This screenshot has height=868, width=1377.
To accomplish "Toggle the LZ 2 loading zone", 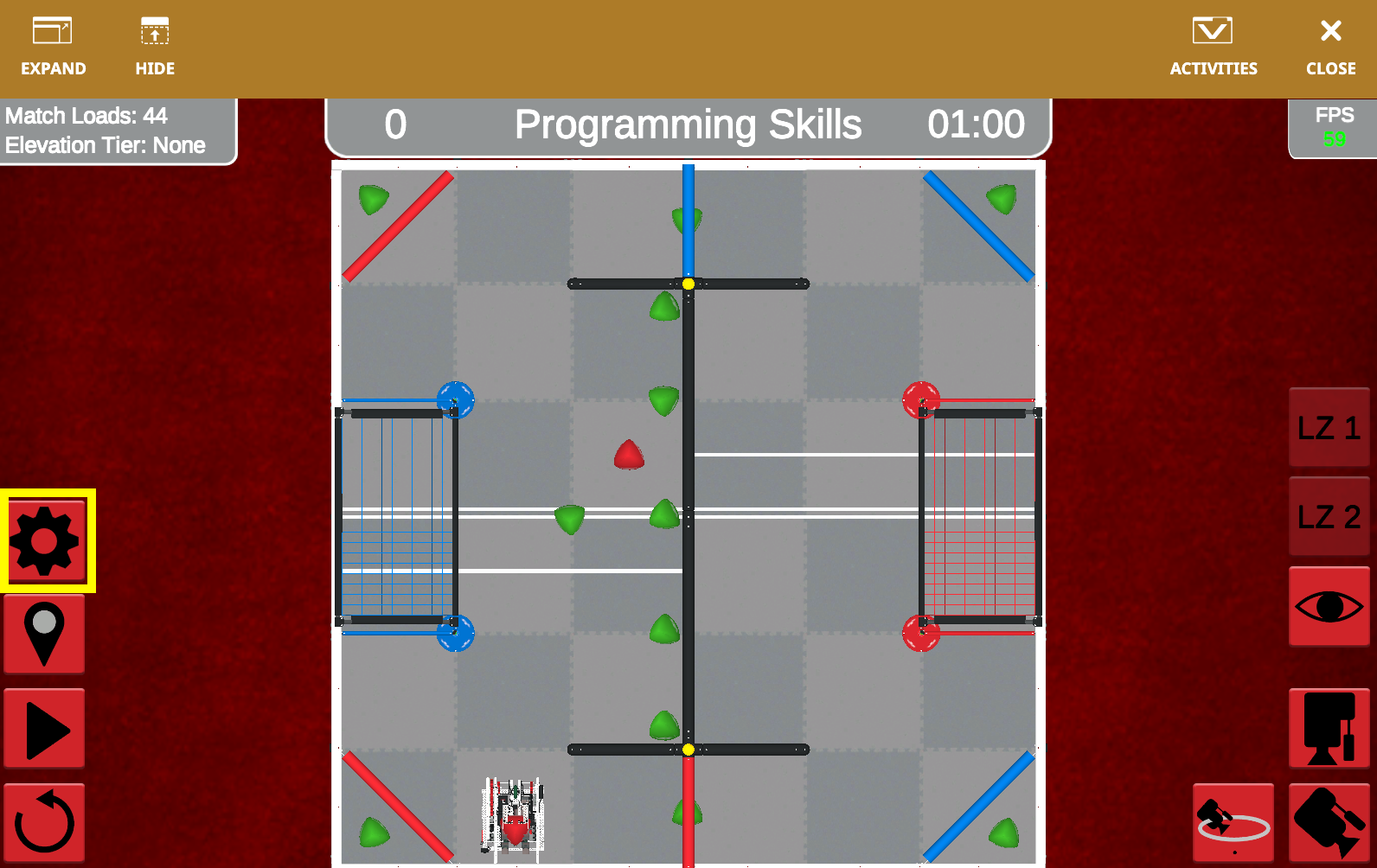I will pos(1329,517).
